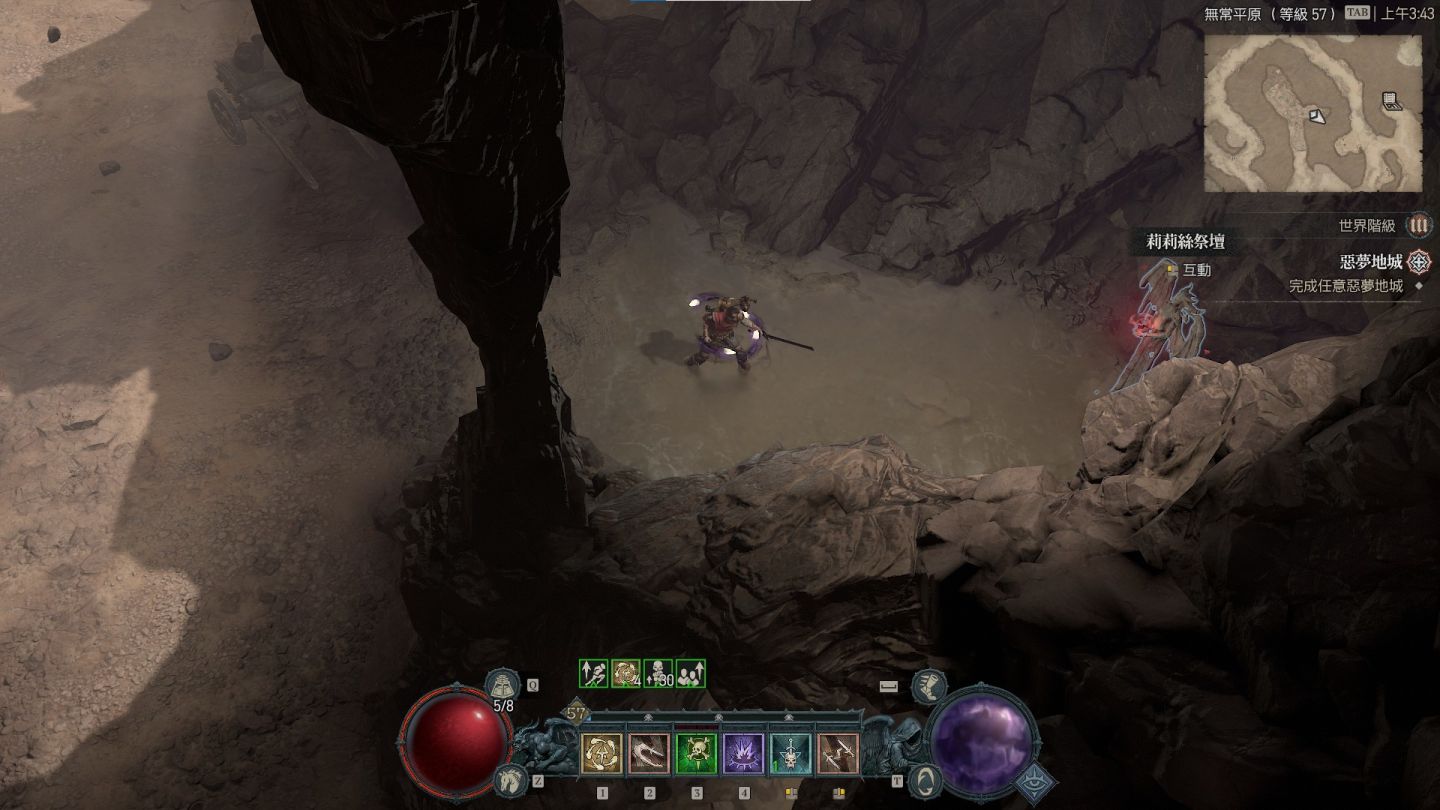The height and width of the screenshot is (810, 1440).
Task: Use the scythe slash skill
Action: point(649,753)
